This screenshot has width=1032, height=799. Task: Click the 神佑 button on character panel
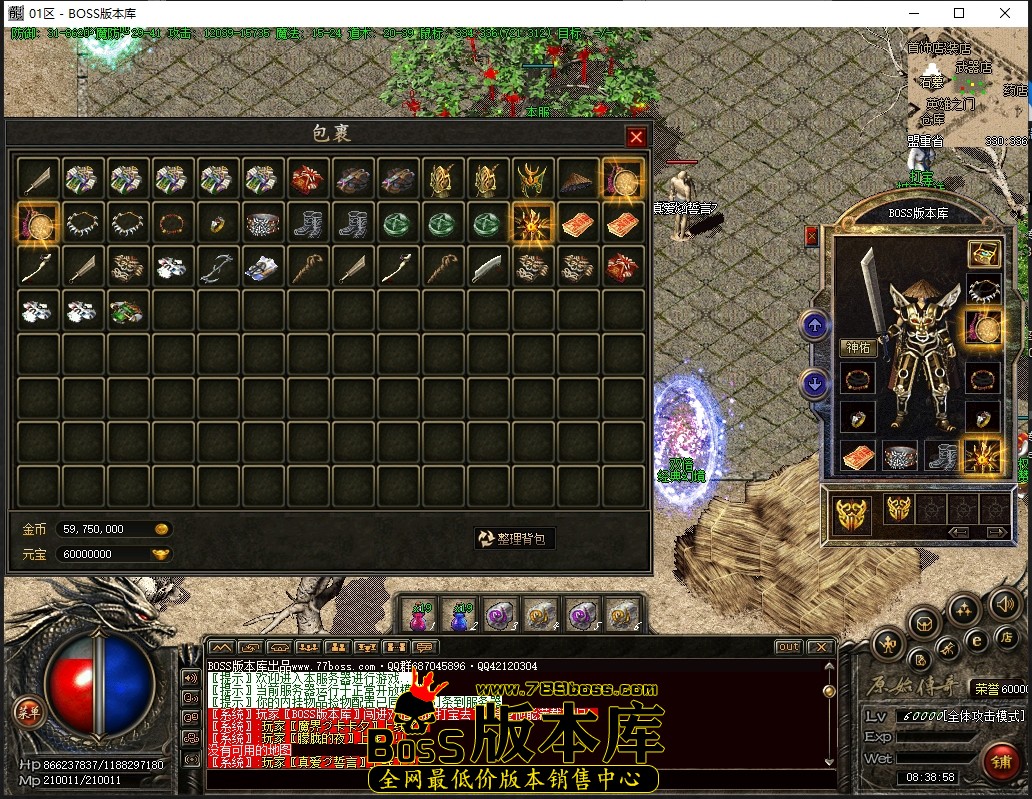tap(859, 348)
